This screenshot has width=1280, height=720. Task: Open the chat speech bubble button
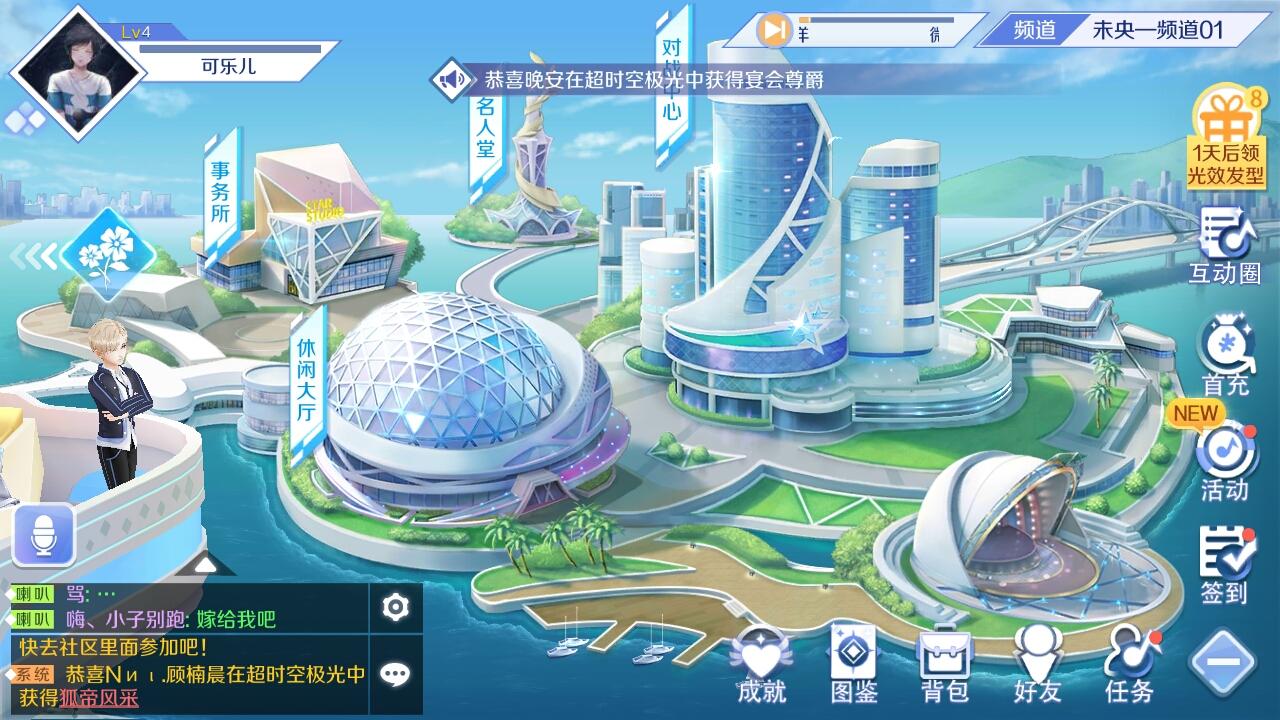point(396,674)
